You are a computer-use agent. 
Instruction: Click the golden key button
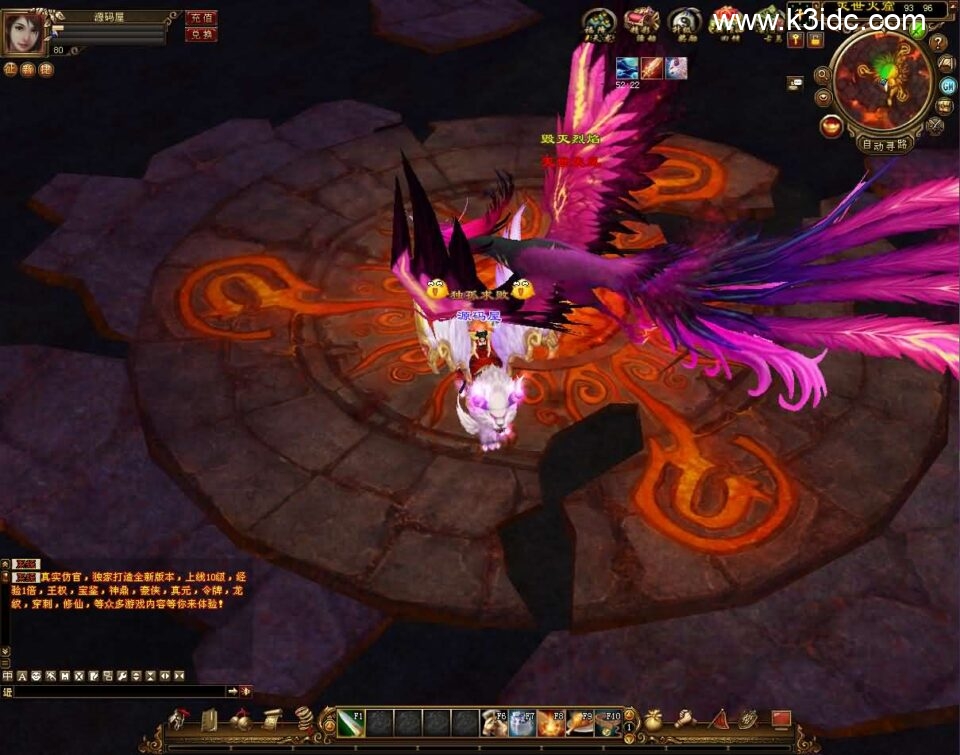point(796,40)
